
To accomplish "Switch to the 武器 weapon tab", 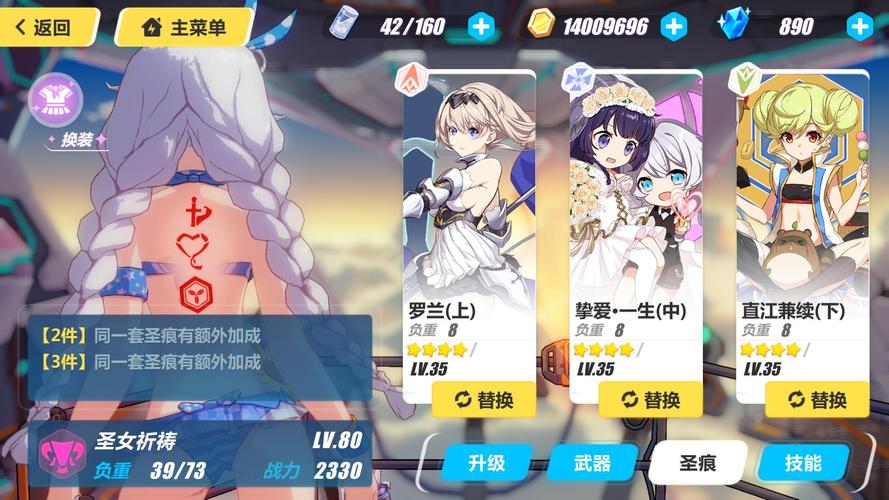I will point(593,463).
